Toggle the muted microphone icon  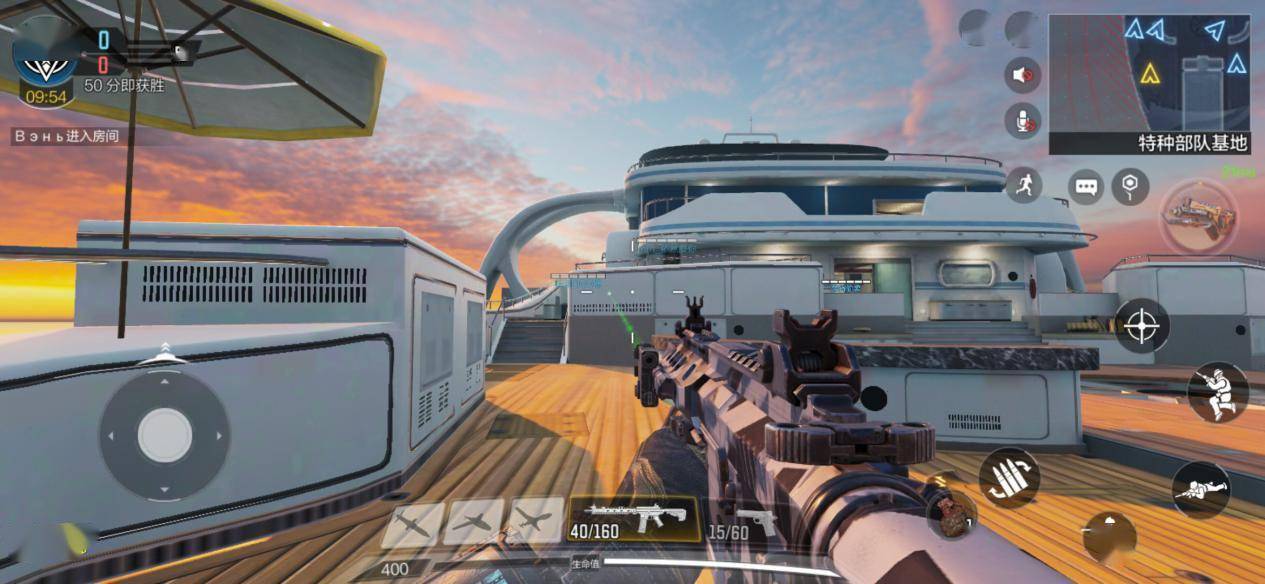1022,121
